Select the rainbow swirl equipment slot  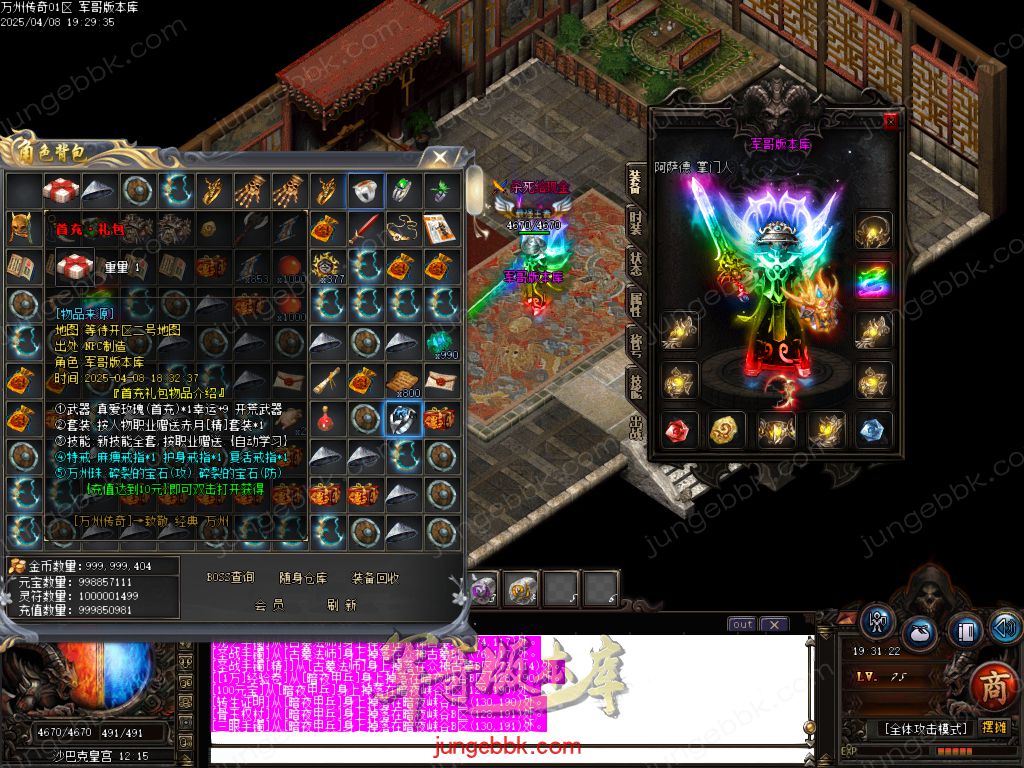point(873,281)
